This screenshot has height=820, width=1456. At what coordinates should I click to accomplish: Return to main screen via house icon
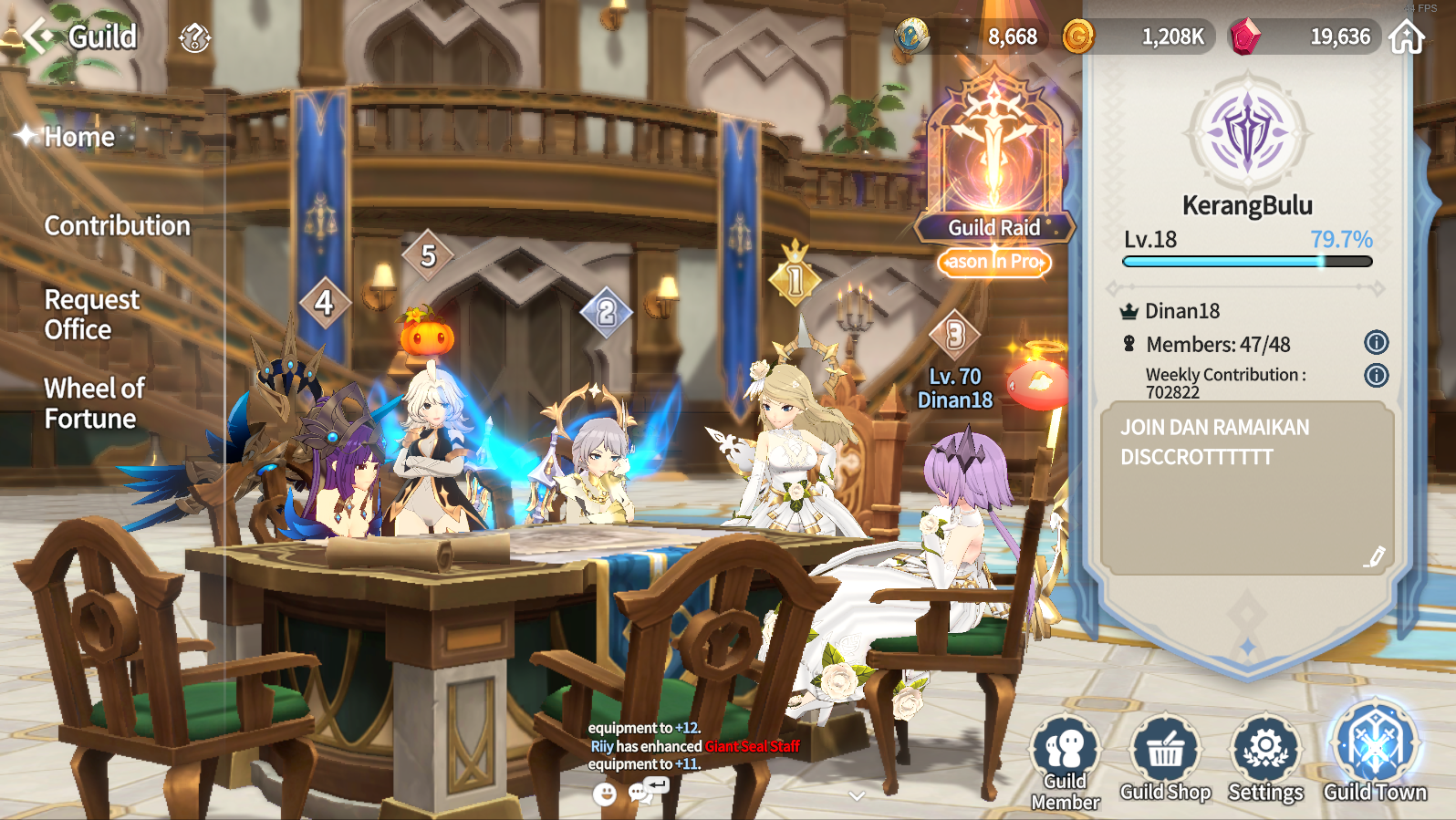[x=1406, y=37]
